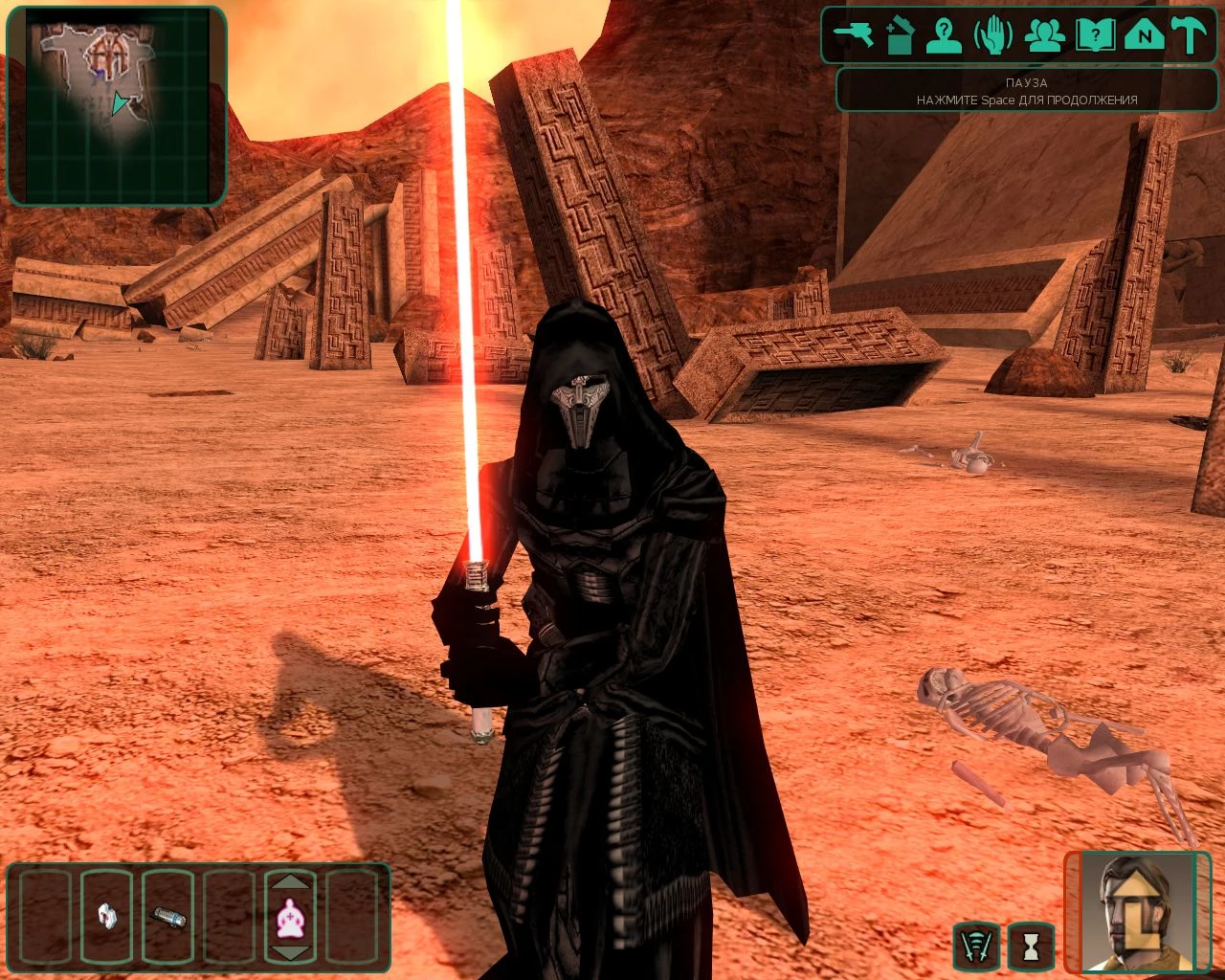Open the Character record icon
The image size is (1225, 980).
pyautogui.click(x=944, y=33)
